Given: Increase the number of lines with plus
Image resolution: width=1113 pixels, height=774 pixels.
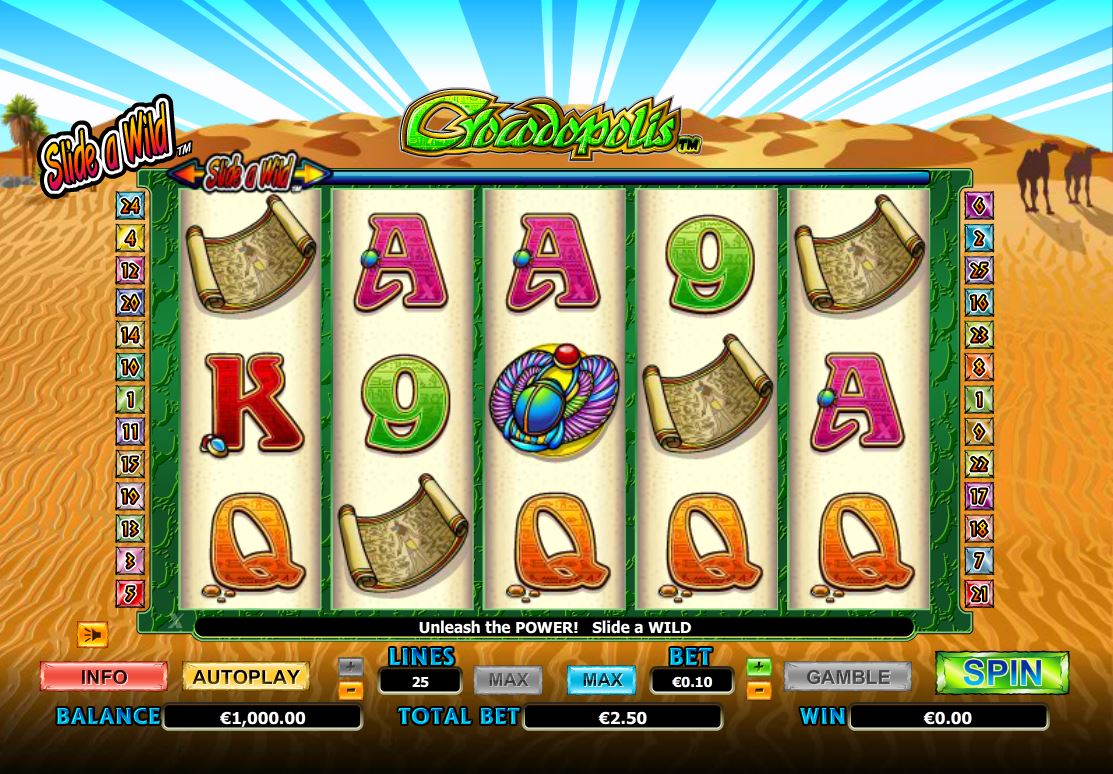Looking at the screenshot, I should point(351,666).
